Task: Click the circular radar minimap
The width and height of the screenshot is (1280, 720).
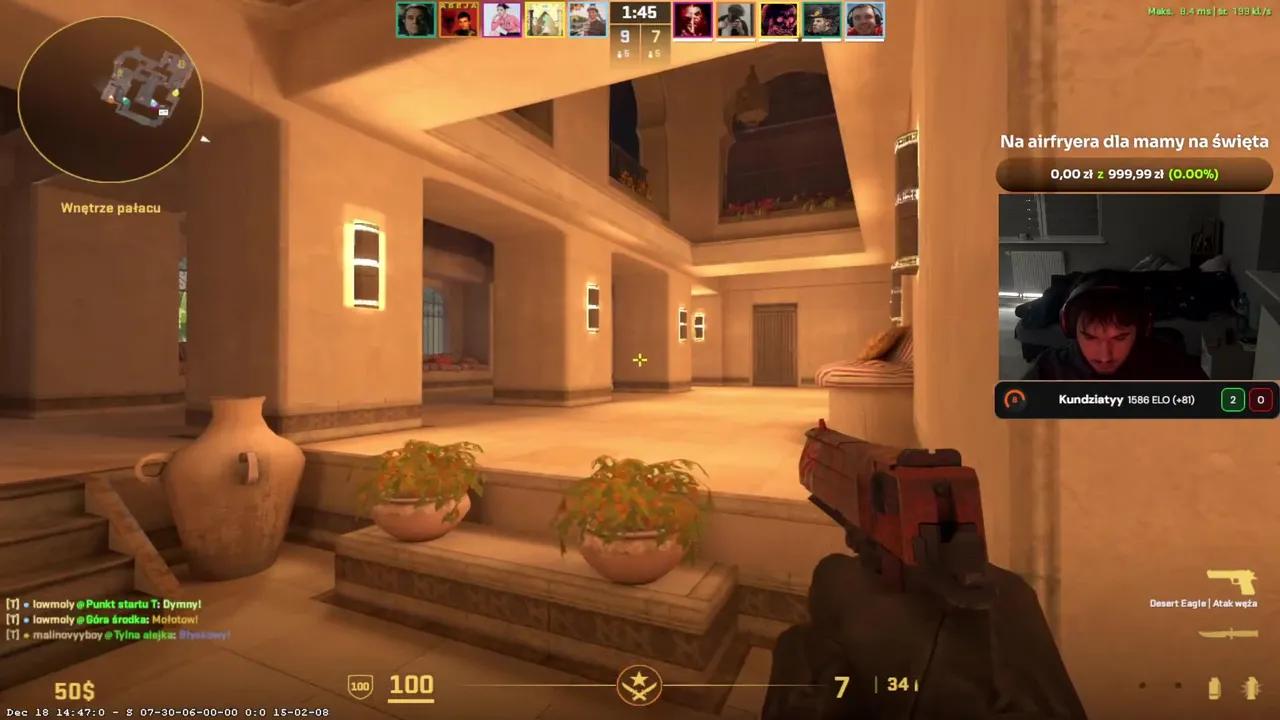Action: [110, 97]
